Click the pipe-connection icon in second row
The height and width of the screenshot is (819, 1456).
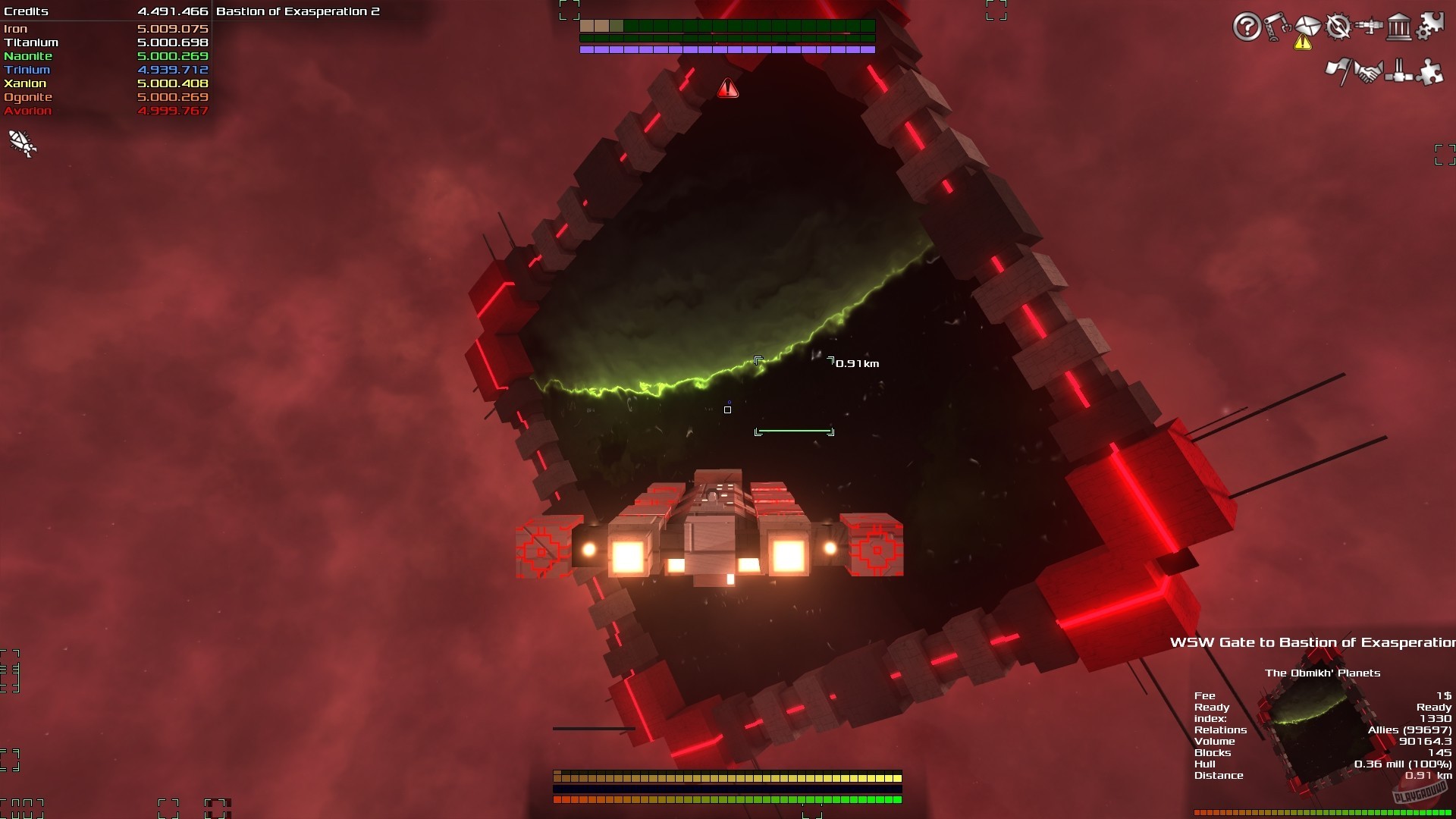tap(1398, 71)
